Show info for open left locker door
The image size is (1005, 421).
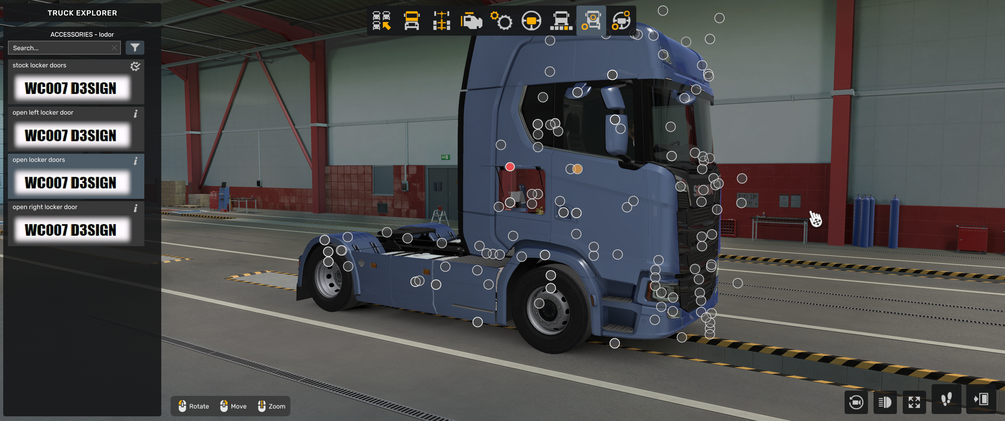(136, 113)
